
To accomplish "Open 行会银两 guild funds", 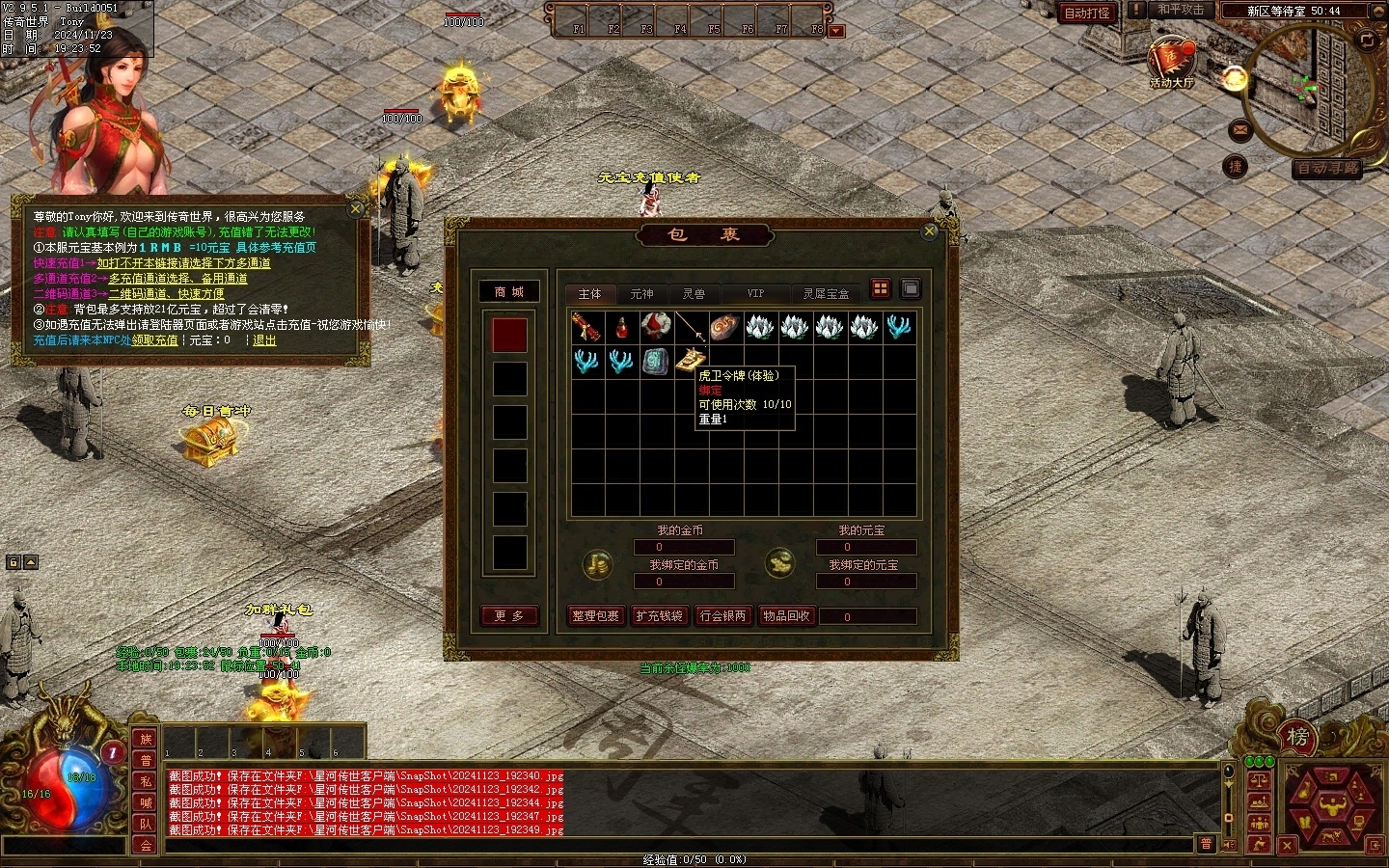I will pyautogui.click(x=722, y=615).
